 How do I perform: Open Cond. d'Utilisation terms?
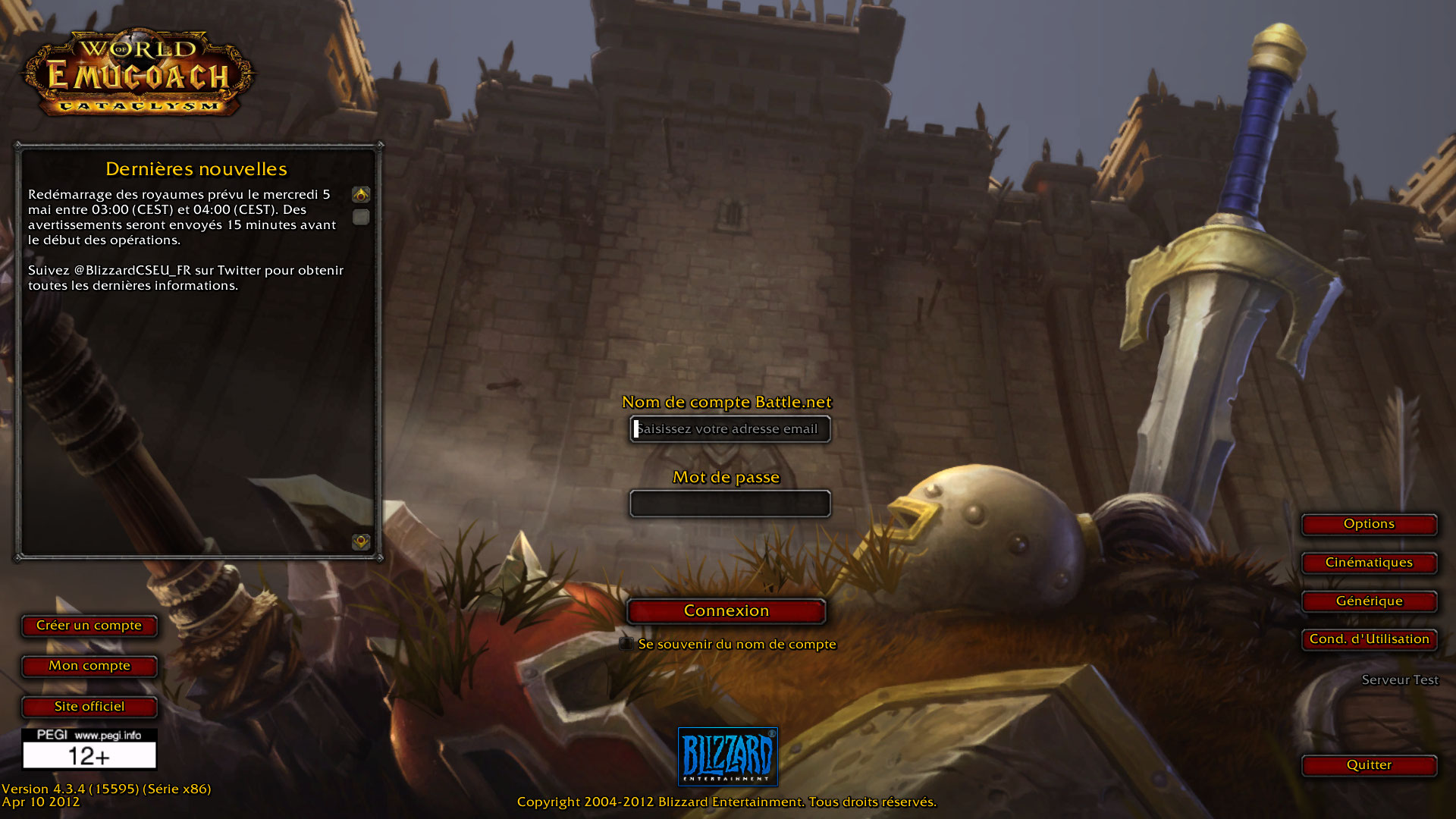(x=1369, y=639)
